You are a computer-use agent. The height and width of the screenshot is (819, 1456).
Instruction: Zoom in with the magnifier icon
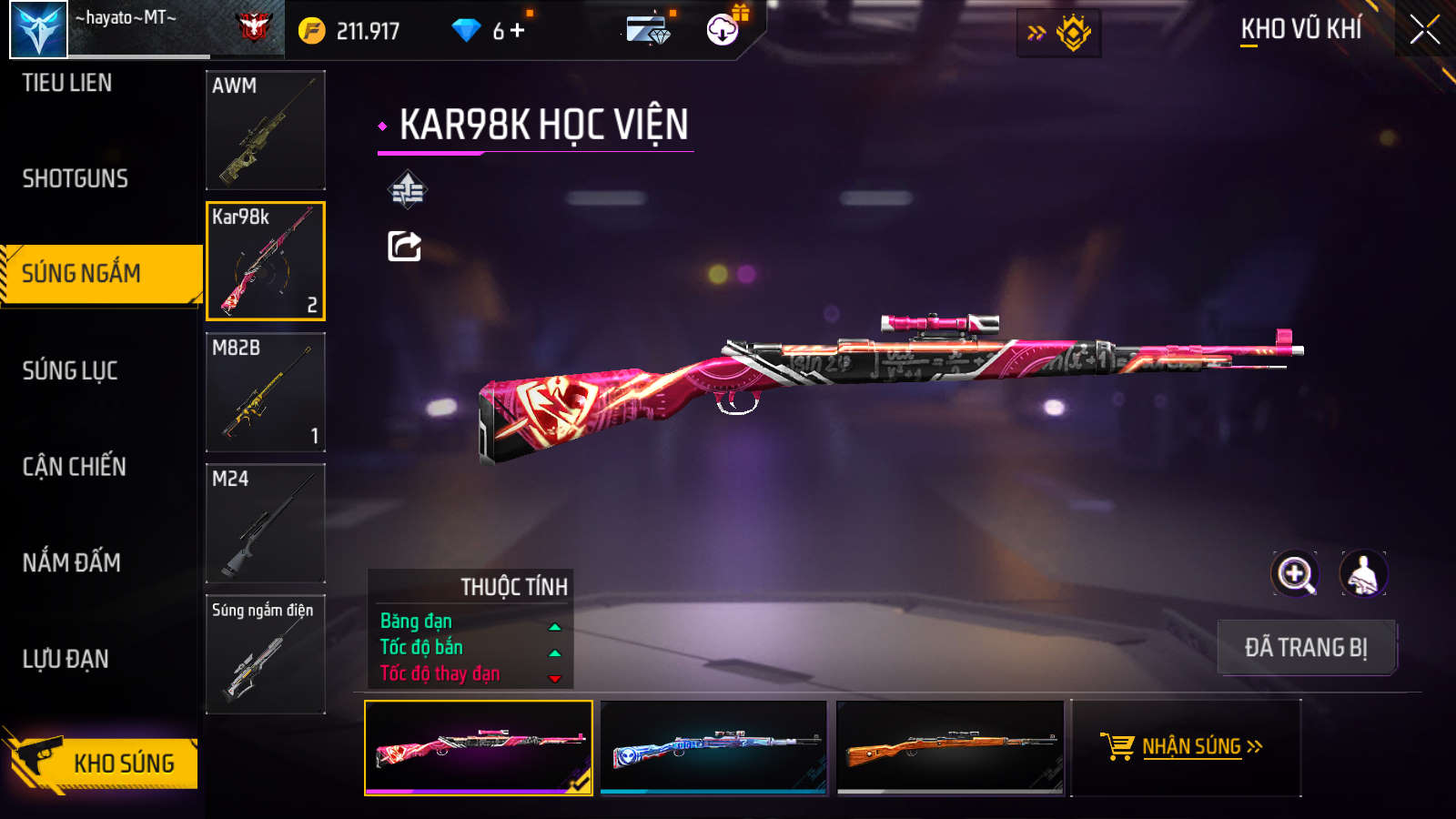(1295, 574)
